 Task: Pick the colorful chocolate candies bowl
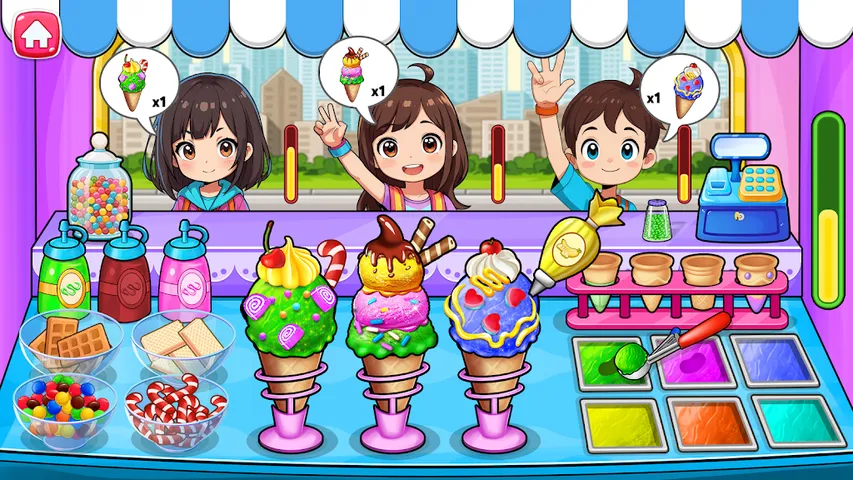[62, 405]
